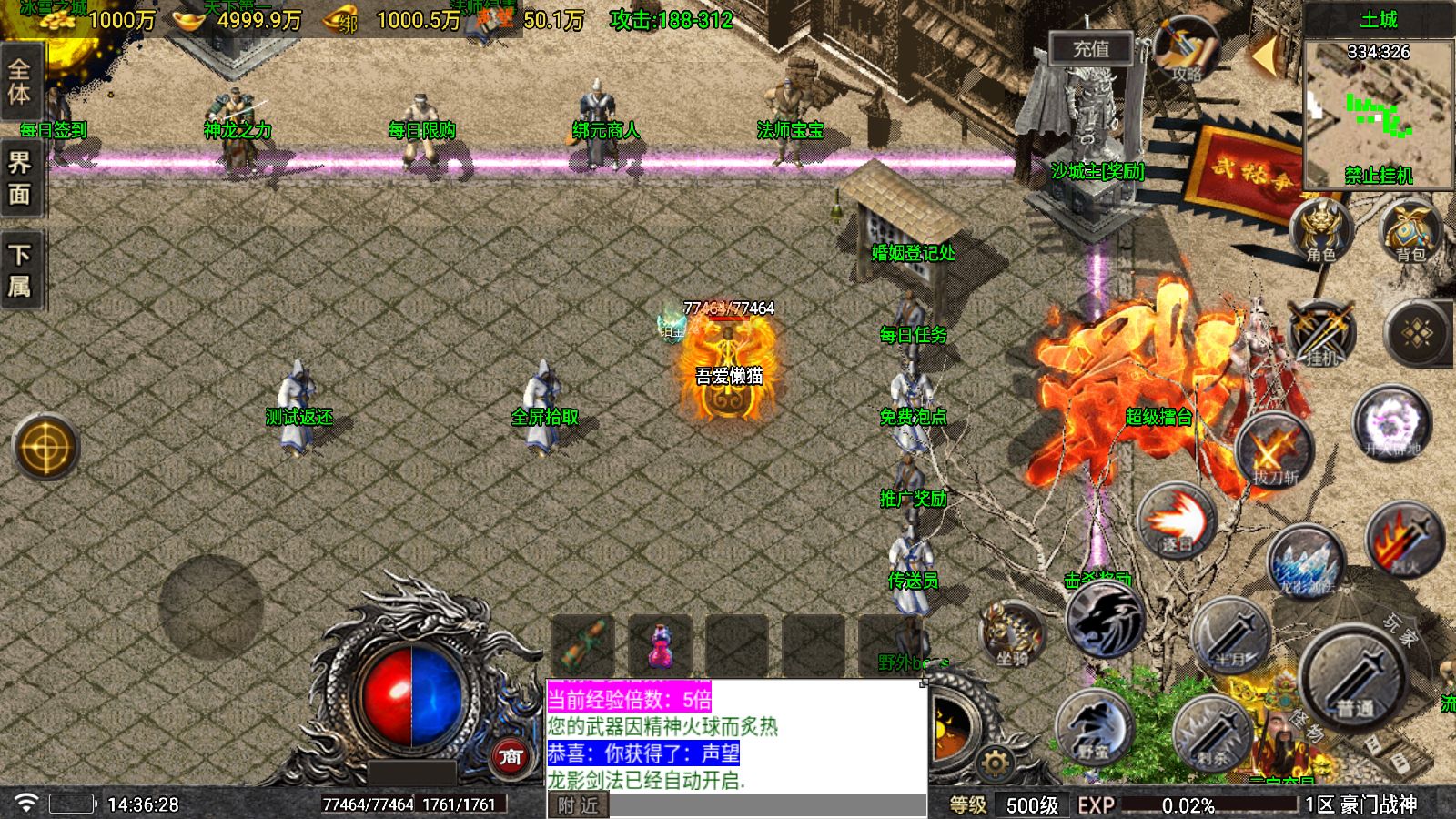1456x819 pixels.
Task: Open the 背包 backpack
Action: (x=1410, y=231)
